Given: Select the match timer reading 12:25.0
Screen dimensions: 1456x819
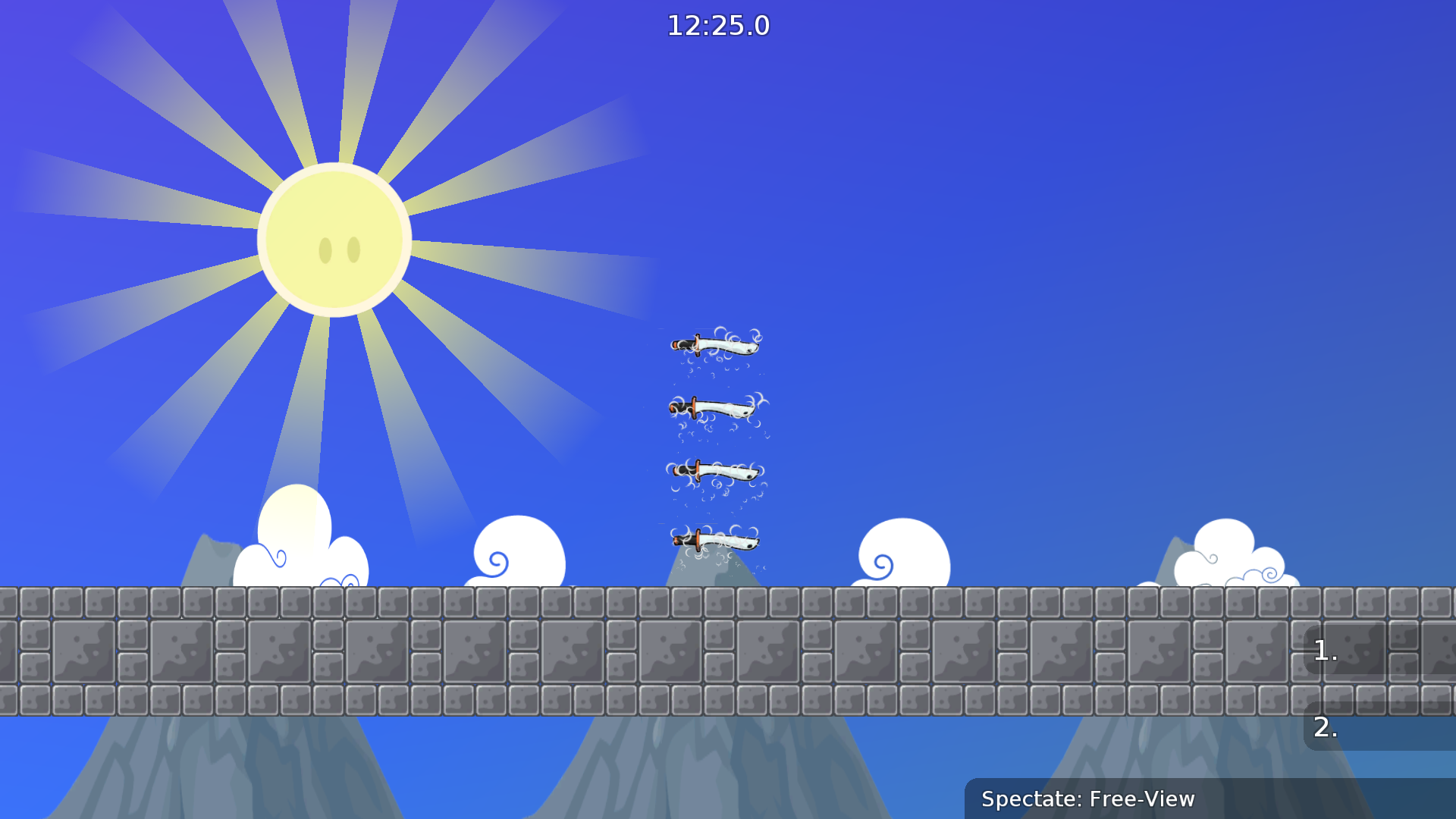Looking at the screenshot, I should 717,25.
